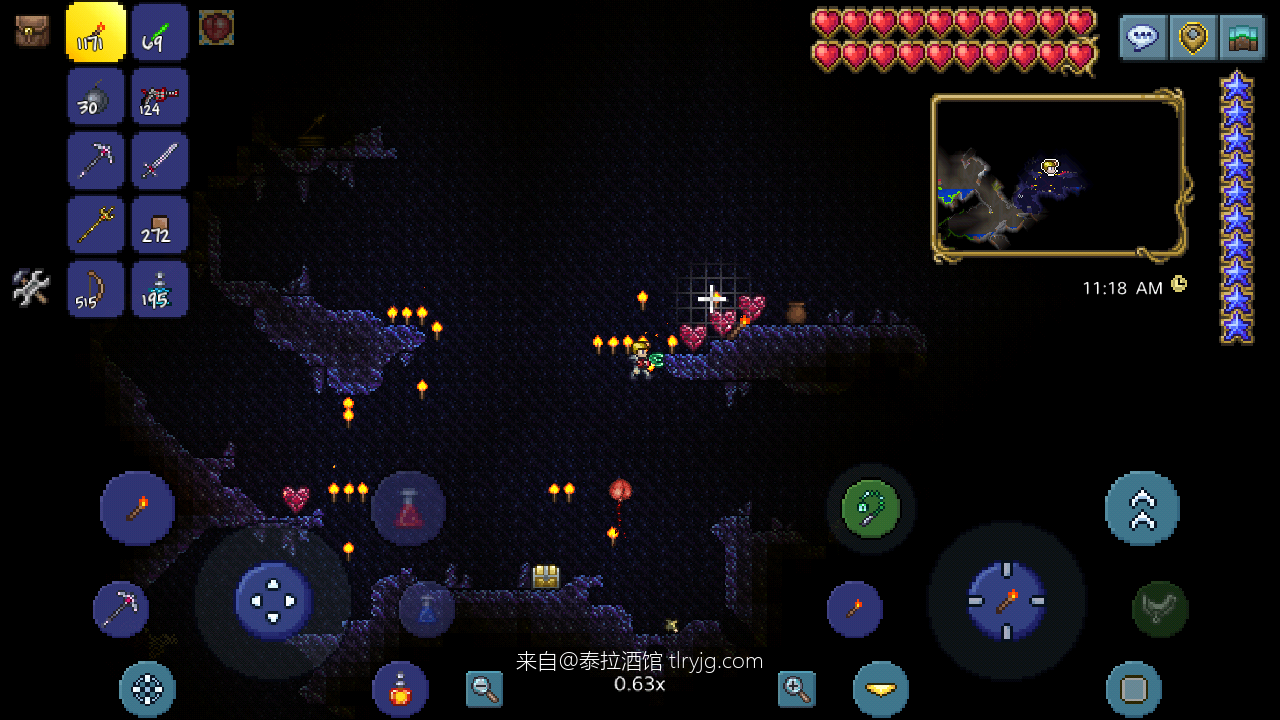Zoom out with the minus magnifier
This screenshot has width=1280, height=720.
coord(484,688)
